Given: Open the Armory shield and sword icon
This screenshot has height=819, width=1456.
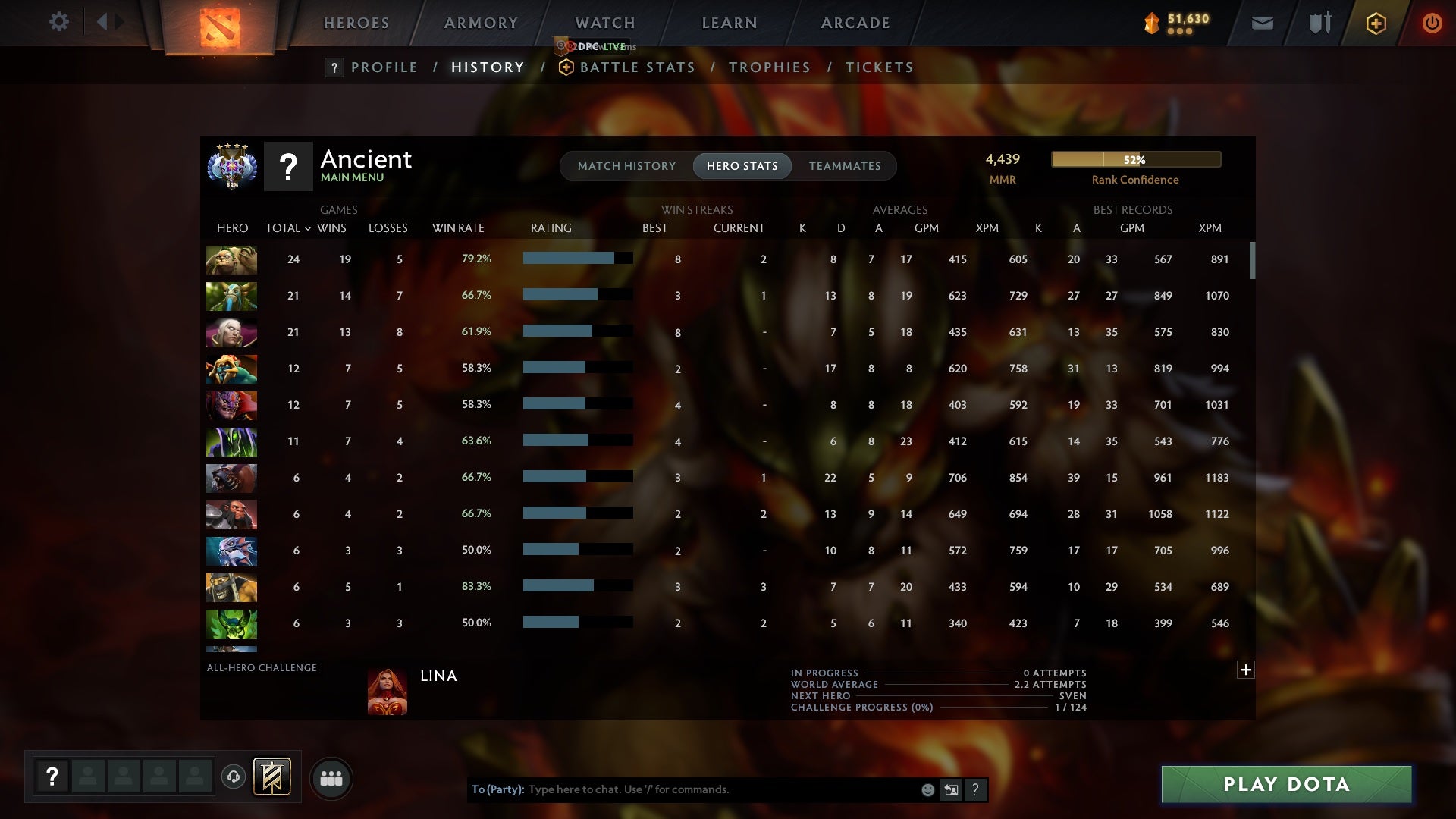Looking at the screenshot, I should tap(1318, 23).
